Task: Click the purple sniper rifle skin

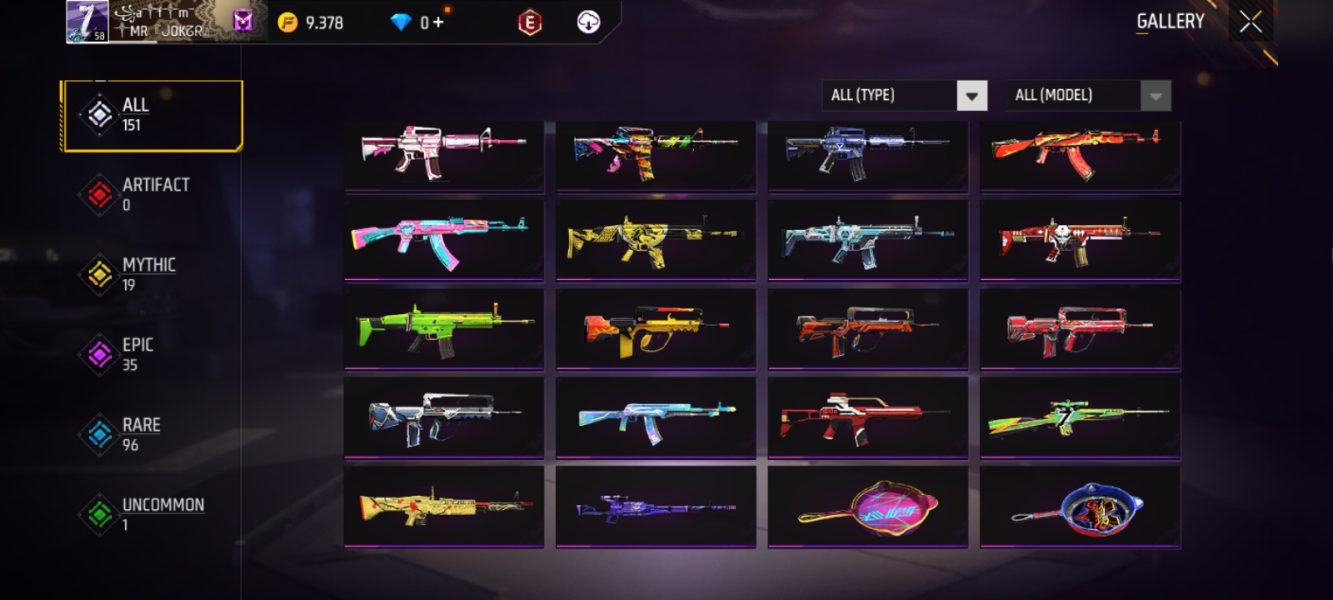Action: tap(655, 506)
